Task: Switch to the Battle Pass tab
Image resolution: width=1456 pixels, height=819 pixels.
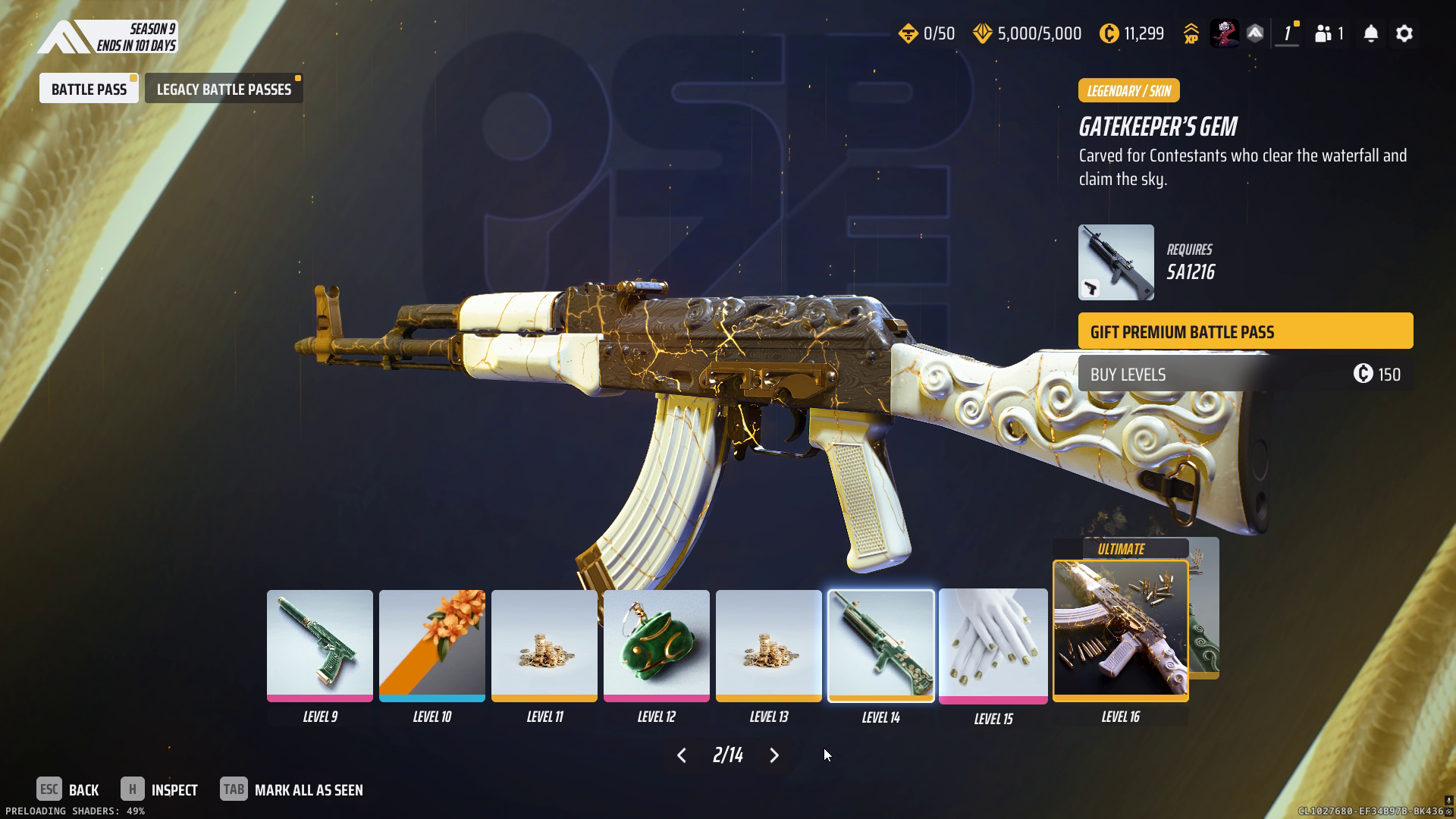Action: pos(89,89)
